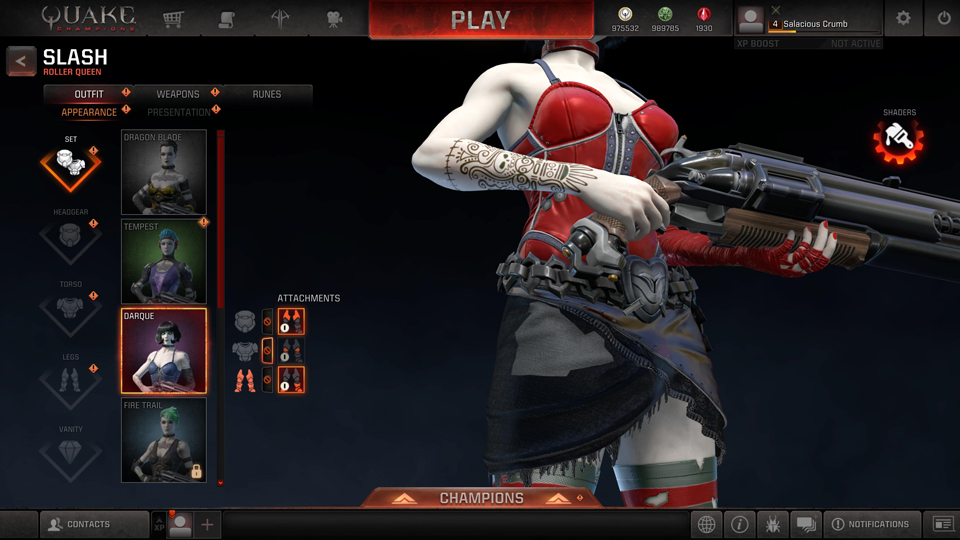Open the shop cart icon
The width and height of the screenshot is (960, 540).
tap(173, 18)
